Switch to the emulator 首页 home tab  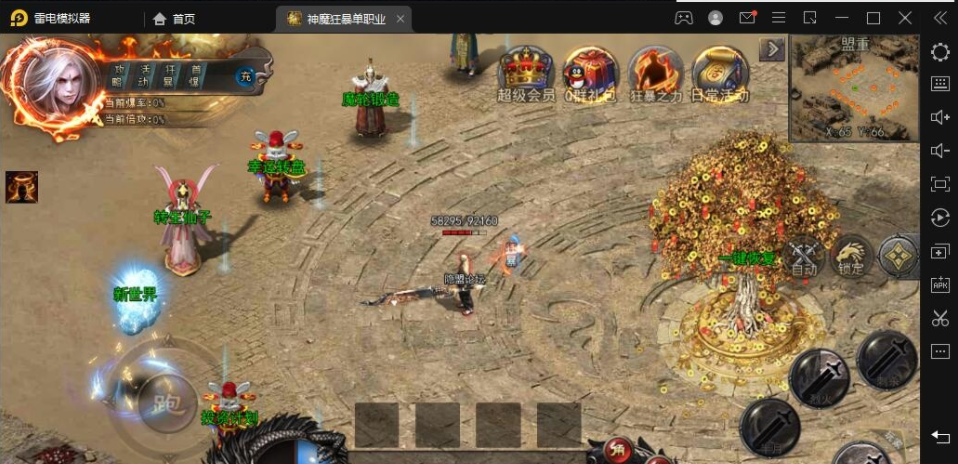[x=174, y=18]
